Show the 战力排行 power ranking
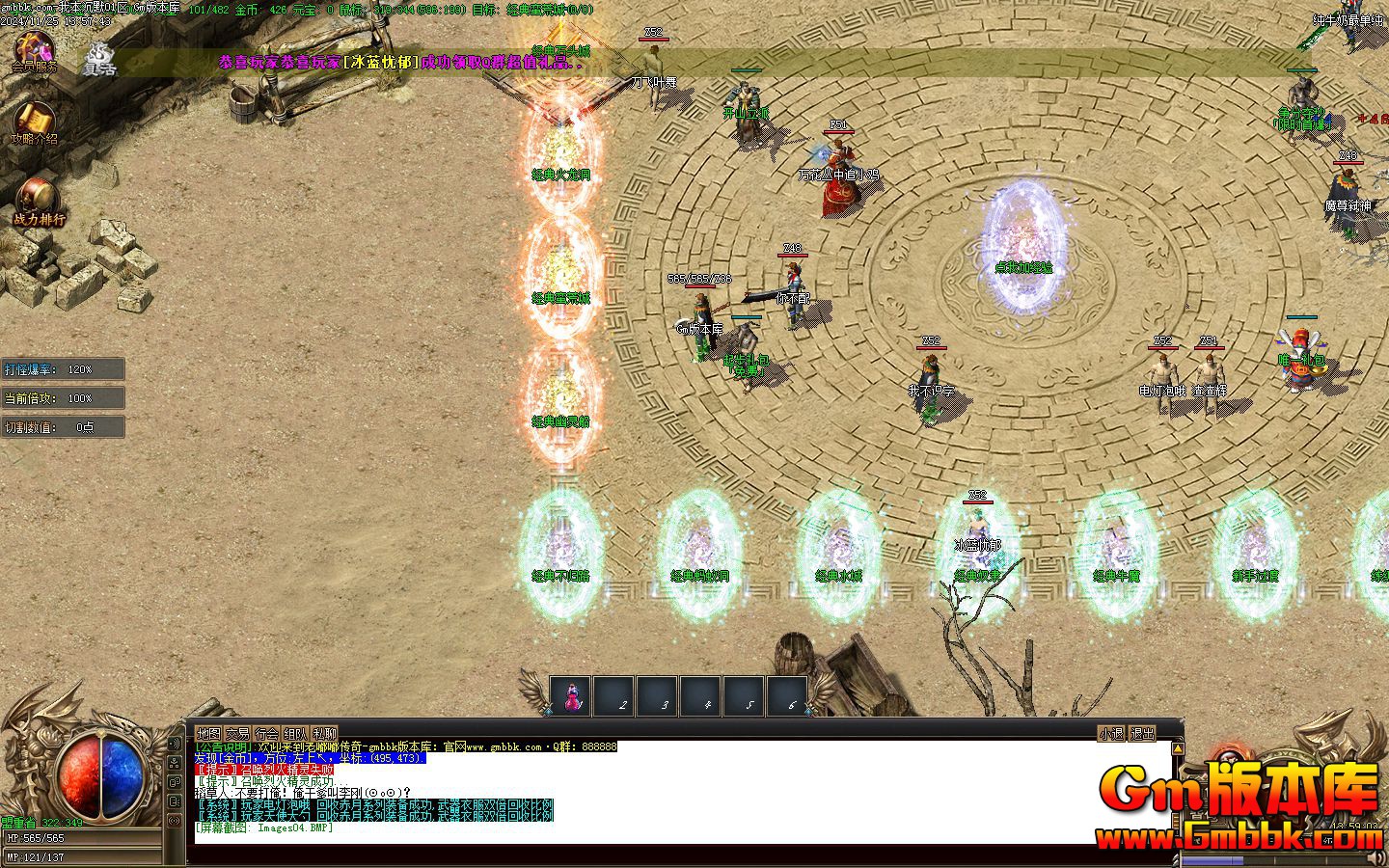 point(39,201)
